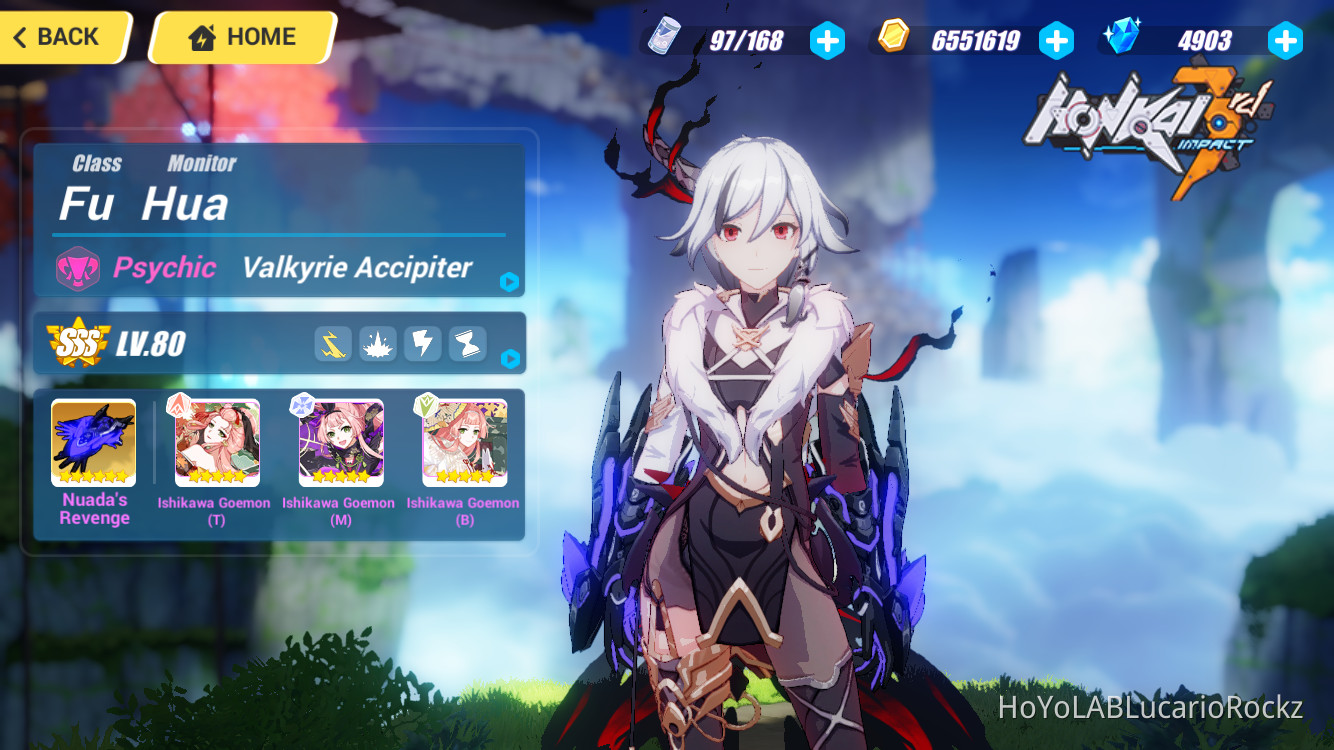Screen dimensions: 1334x750
Task: Select the yellow lightning slash damage type icon
Action: pos(333,344)
